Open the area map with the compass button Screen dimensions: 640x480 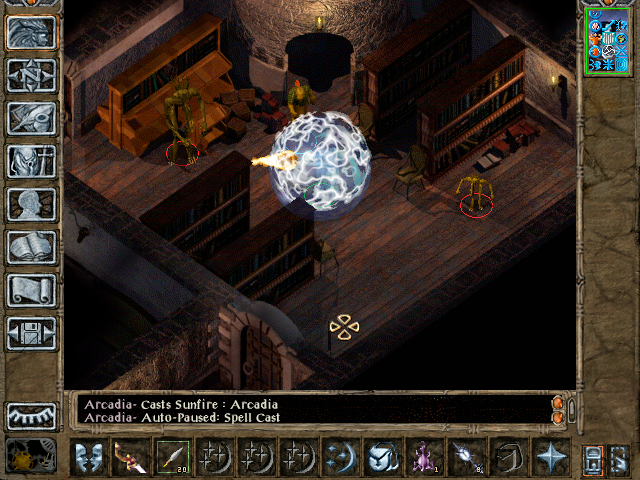32,76
